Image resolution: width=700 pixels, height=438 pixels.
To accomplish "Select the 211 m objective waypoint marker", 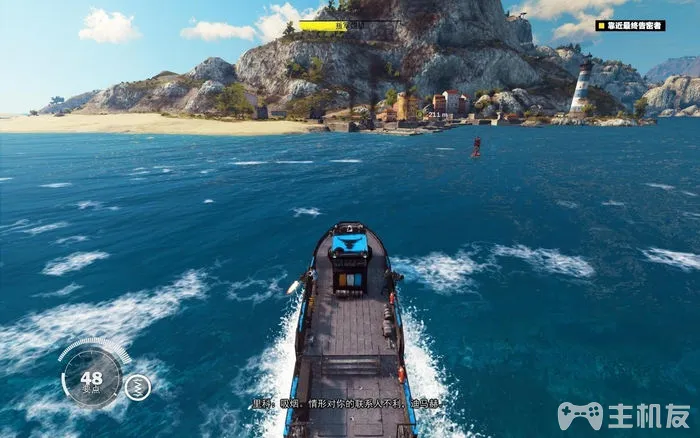I will click(x=437, y=115).
